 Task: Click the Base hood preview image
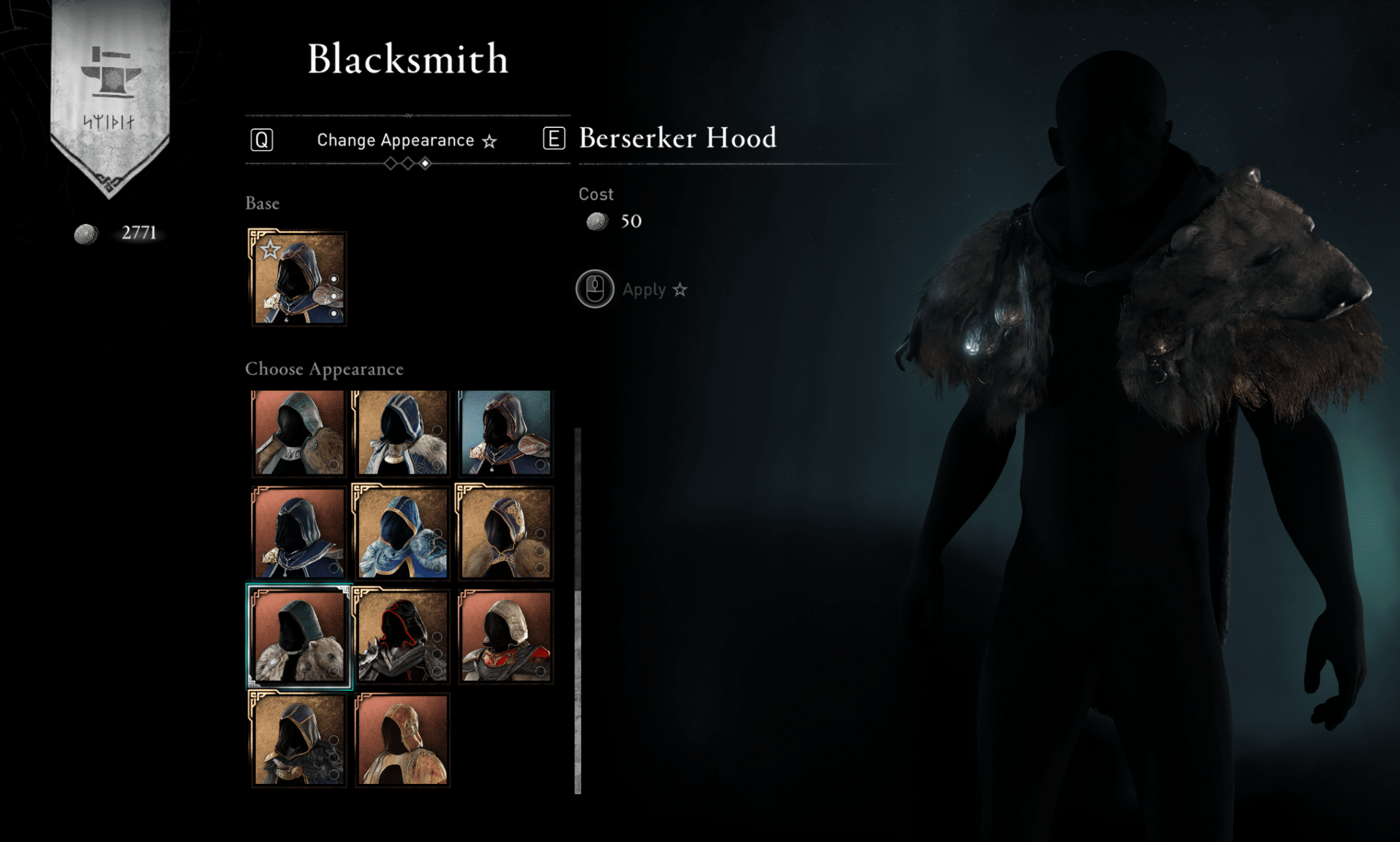[x=299, y=277]
